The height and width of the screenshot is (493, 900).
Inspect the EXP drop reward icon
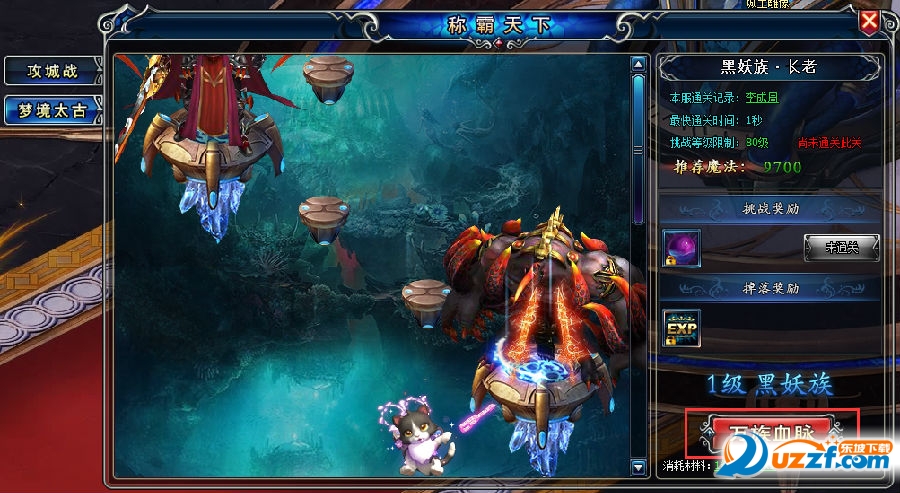click(x=682, y=328)
